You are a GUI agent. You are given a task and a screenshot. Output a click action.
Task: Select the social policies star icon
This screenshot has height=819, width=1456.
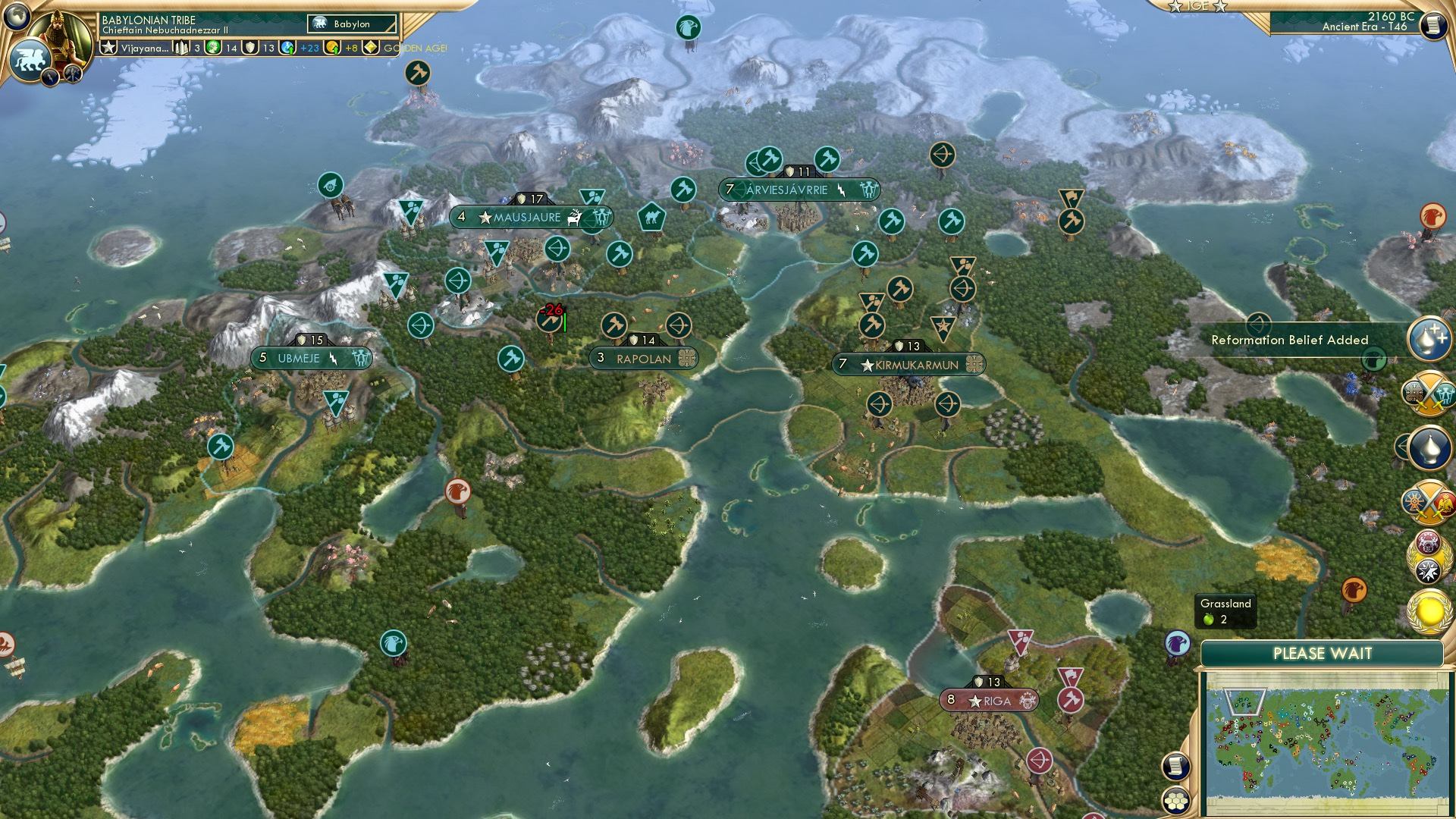[x=109, y=47]
